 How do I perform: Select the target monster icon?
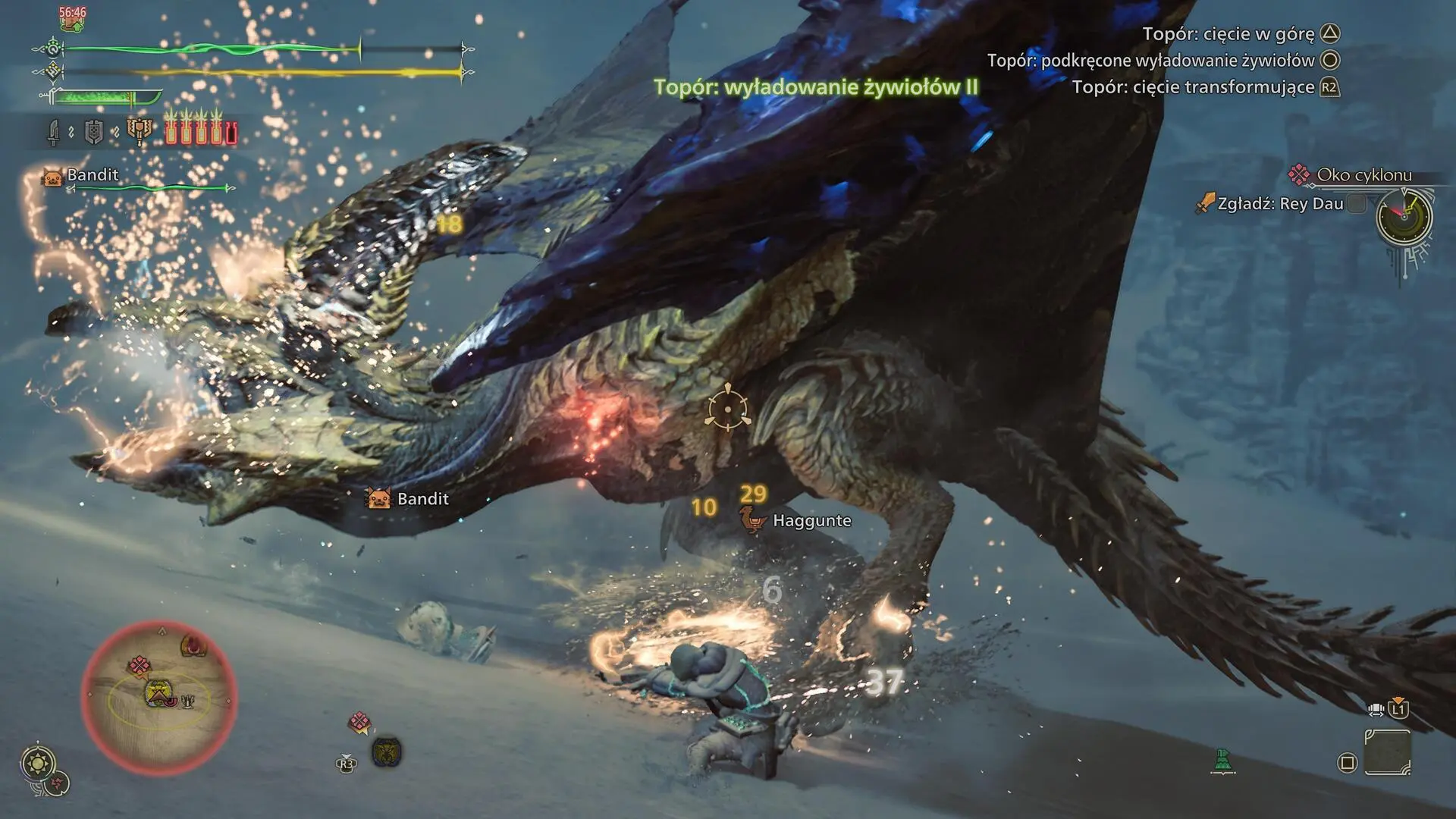coord(387,752)
